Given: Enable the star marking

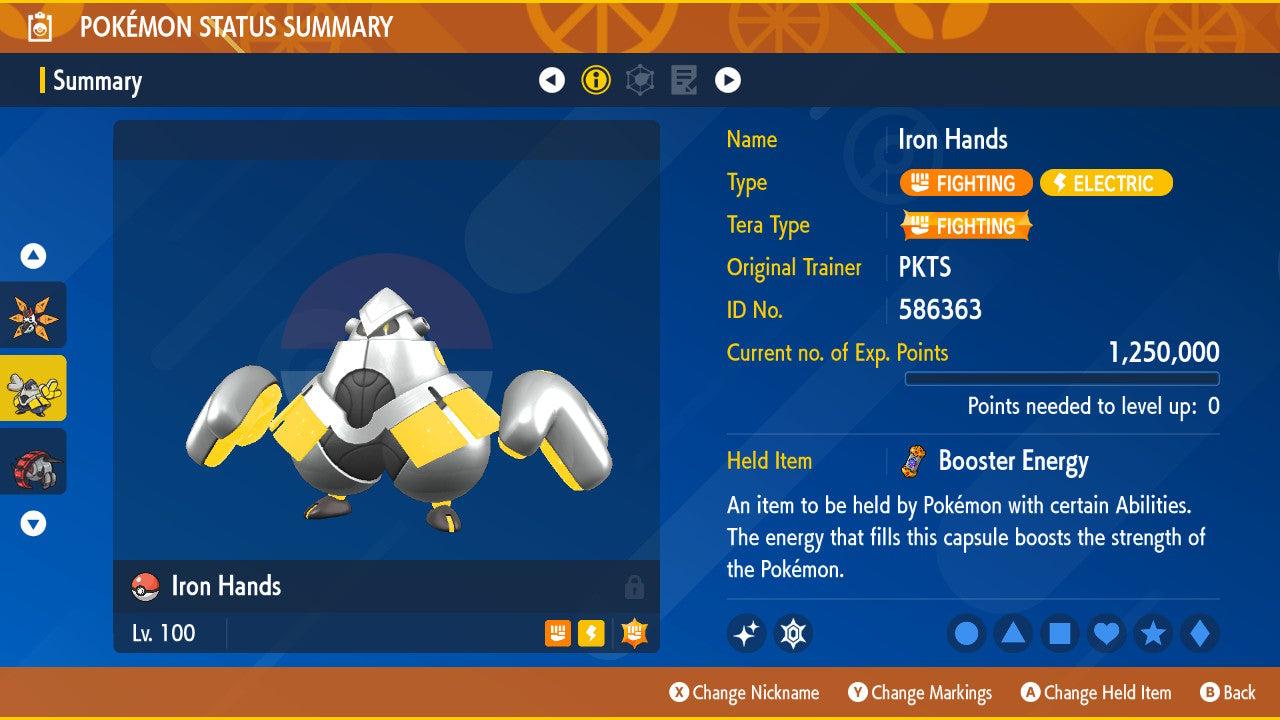Looking at the screenshot, I should 1153,633.
